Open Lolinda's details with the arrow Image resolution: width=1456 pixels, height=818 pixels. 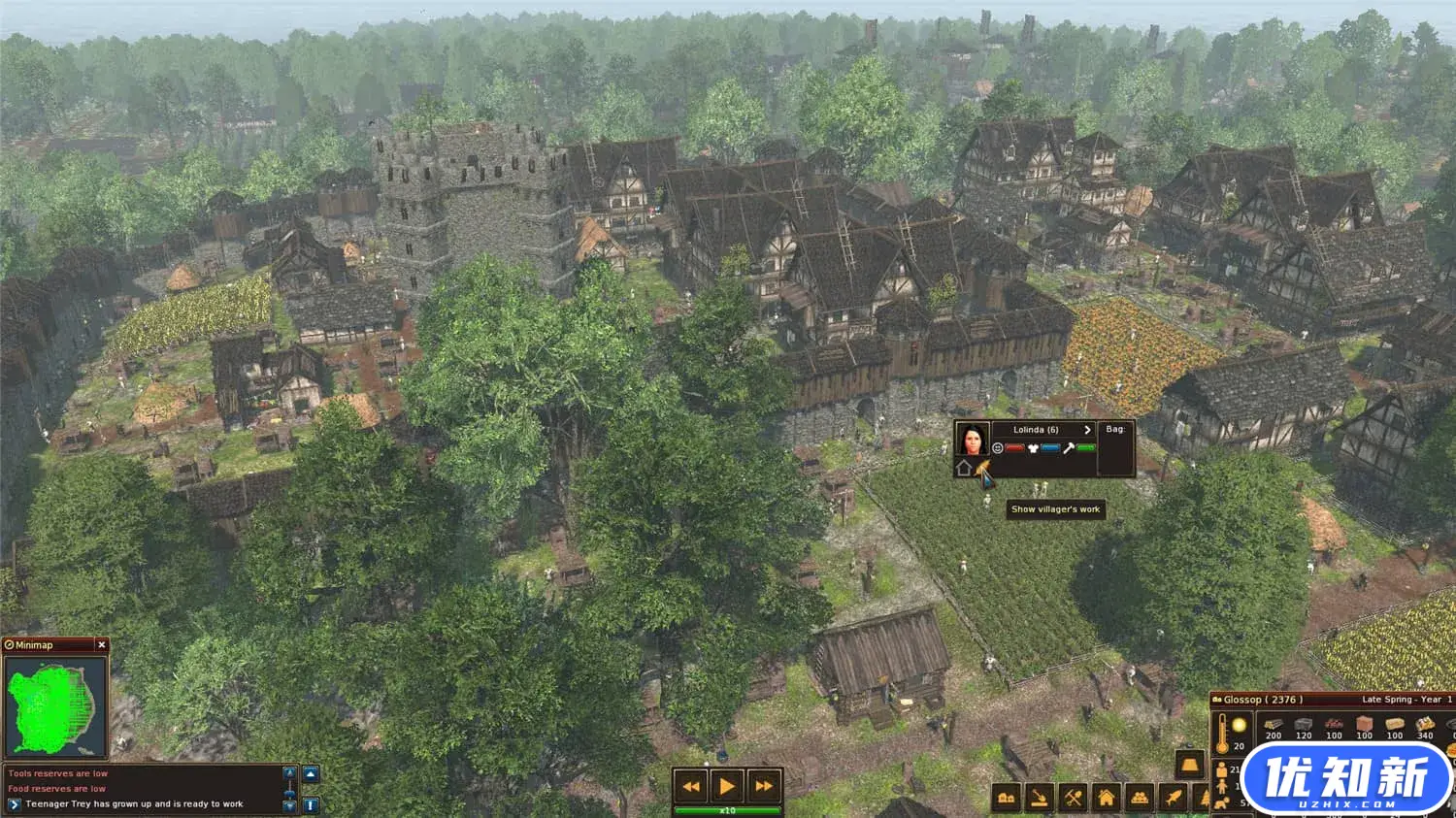coord(1087,430)
